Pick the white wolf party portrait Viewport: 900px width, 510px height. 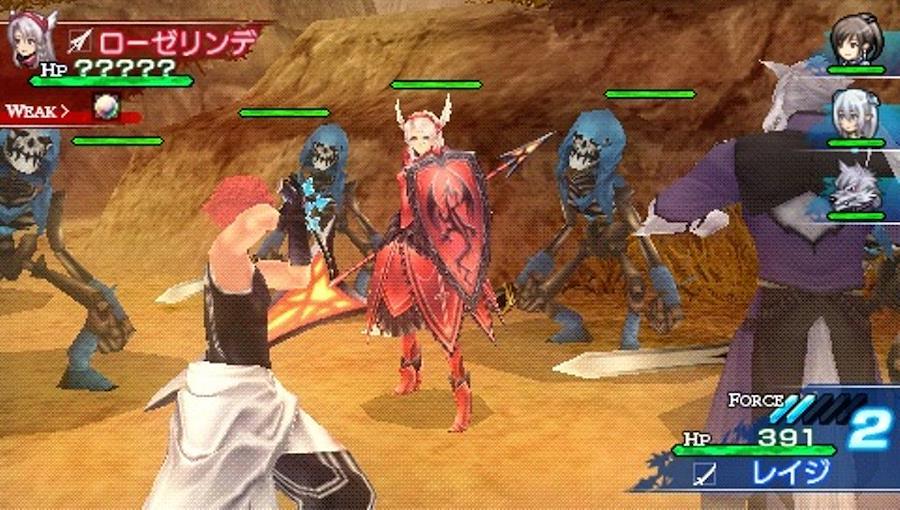click(x=856, y=186)
